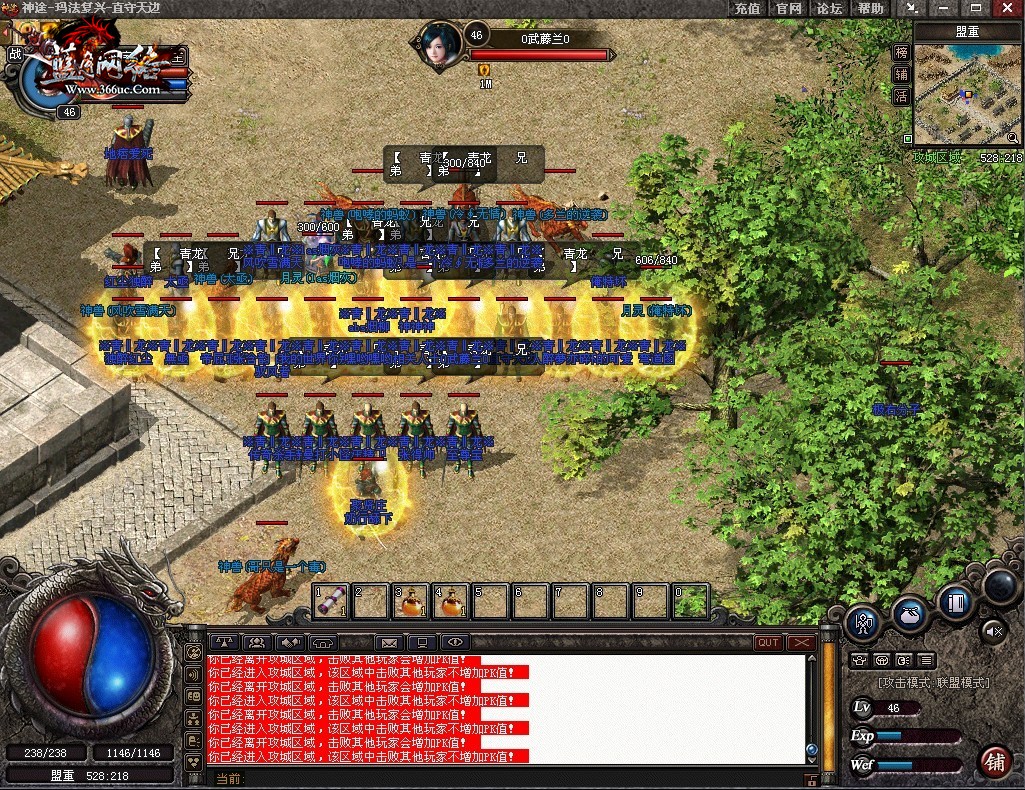The width and height of the screenshot is (1025, 790).
Task: Close the game window
Action: (x=1006, y=8)
